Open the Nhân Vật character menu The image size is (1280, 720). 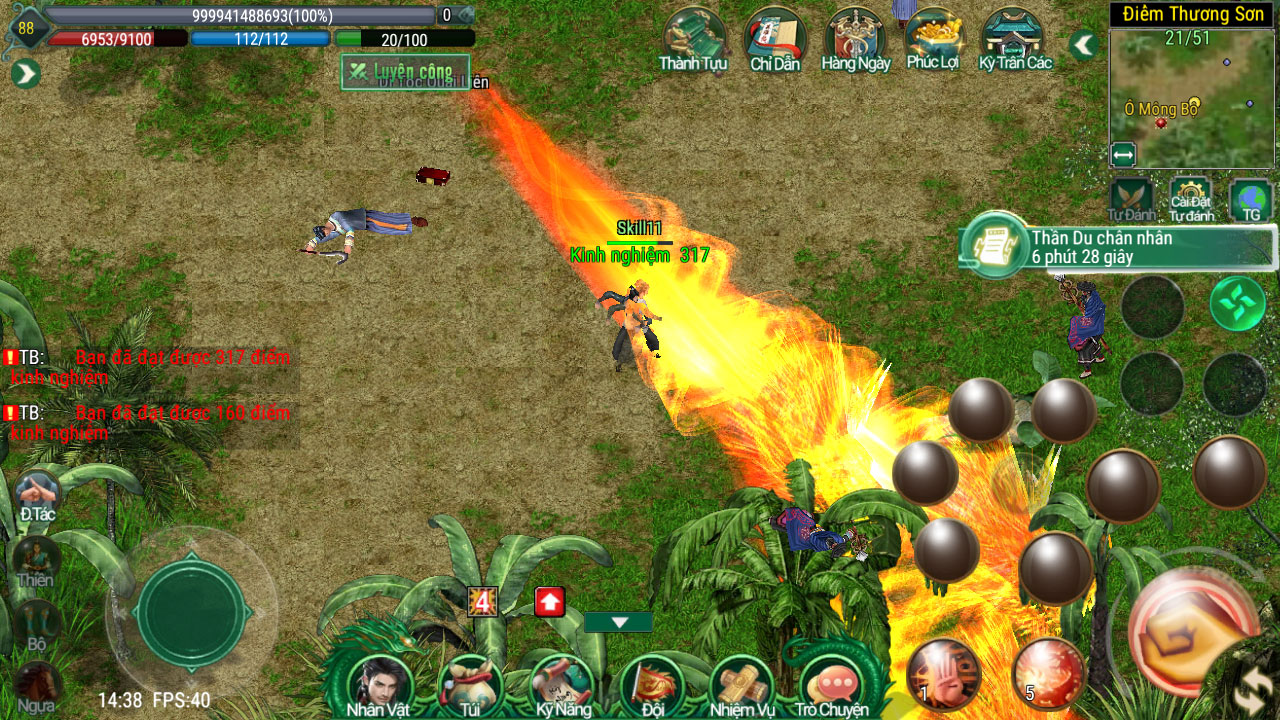pos(378,685)
